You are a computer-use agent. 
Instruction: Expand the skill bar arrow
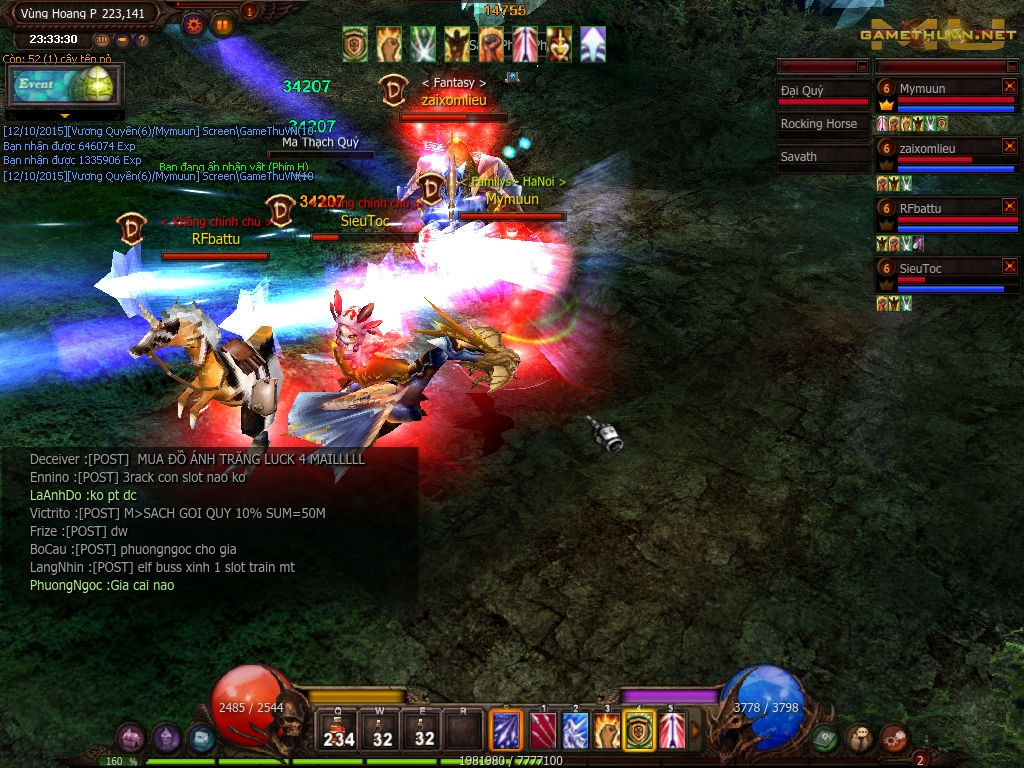[696, 730]
